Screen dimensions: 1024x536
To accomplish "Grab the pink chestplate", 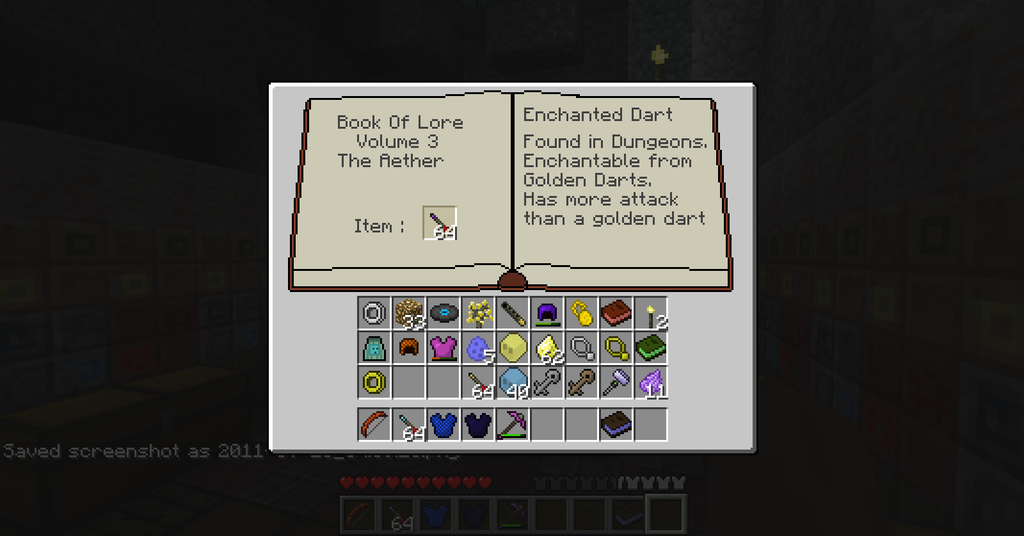I will point(443,347).
